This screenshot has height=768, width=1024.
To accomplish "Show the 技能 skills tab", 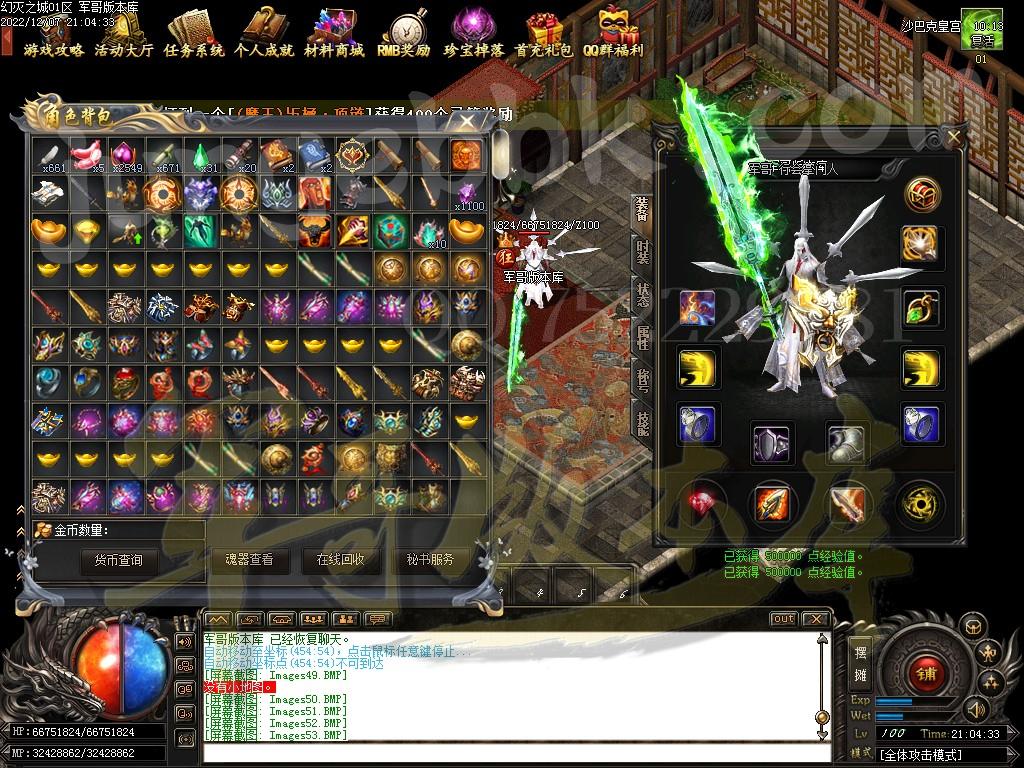I will 642,421.
